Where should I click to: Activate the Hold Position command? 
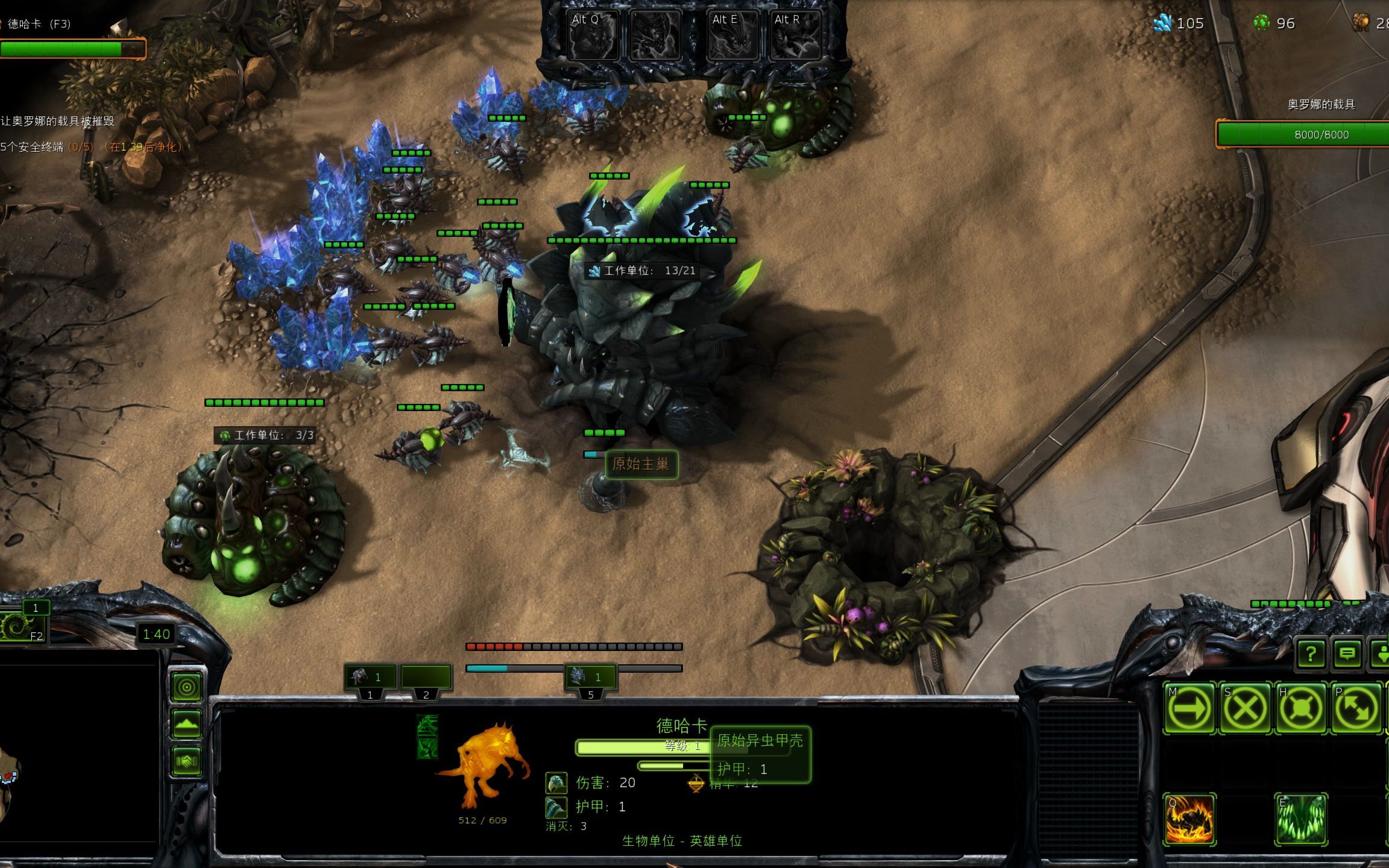click(x=1300, y=708)
